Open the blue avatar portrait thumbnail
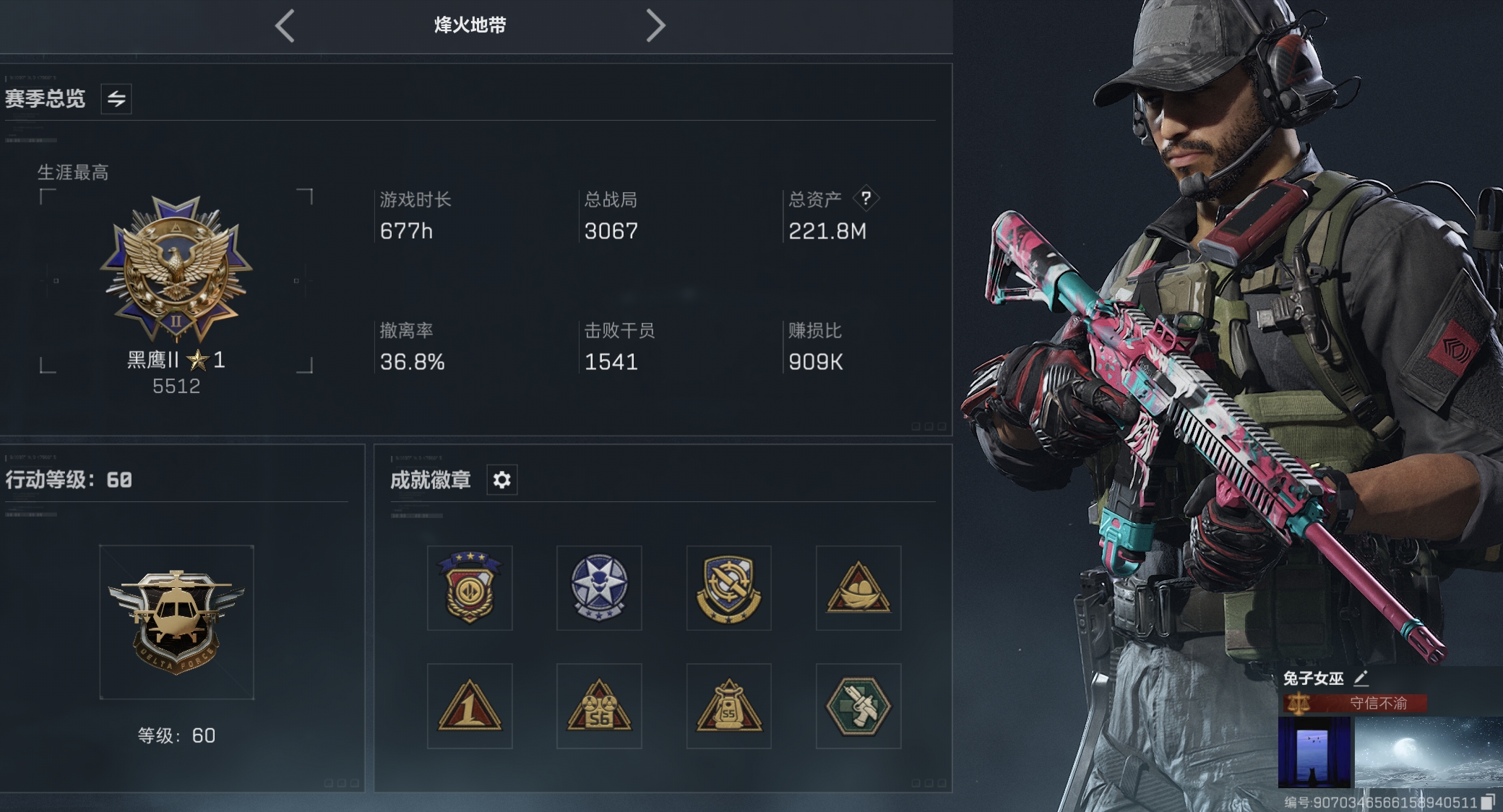This screenshot has height=812, width=1503. (x=1314, y=751)
